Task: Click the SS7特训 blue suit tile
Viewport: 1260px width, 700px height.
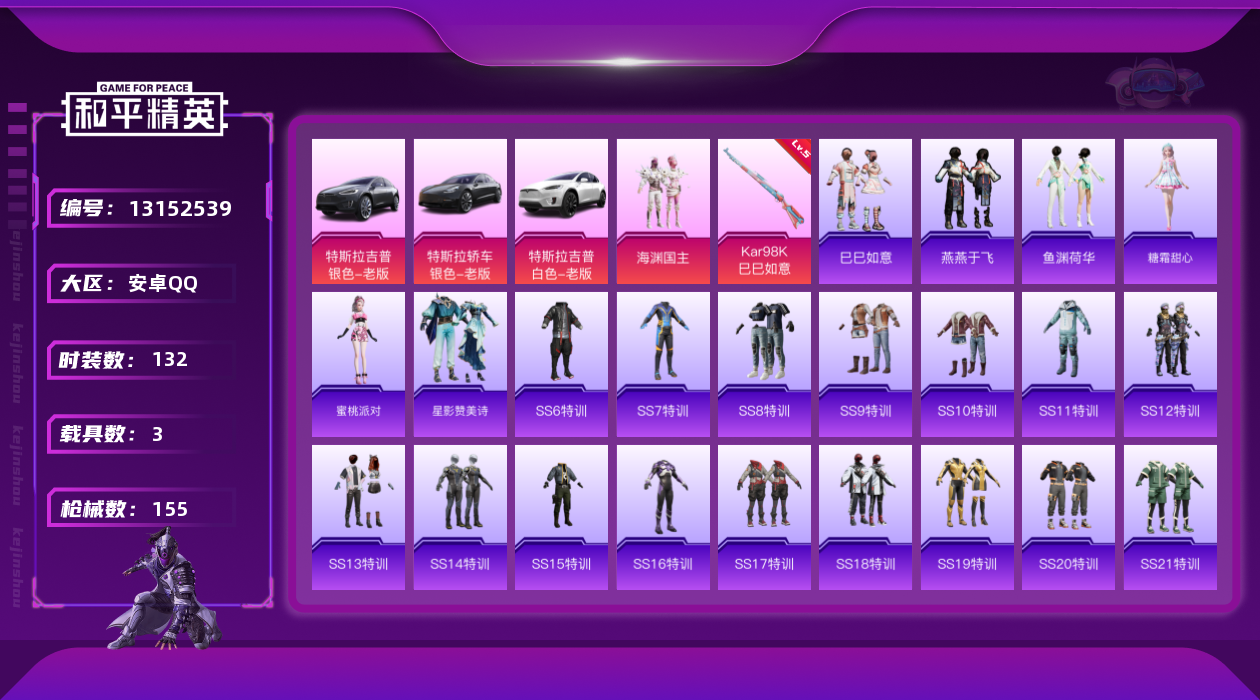Action: coord(663,364)
